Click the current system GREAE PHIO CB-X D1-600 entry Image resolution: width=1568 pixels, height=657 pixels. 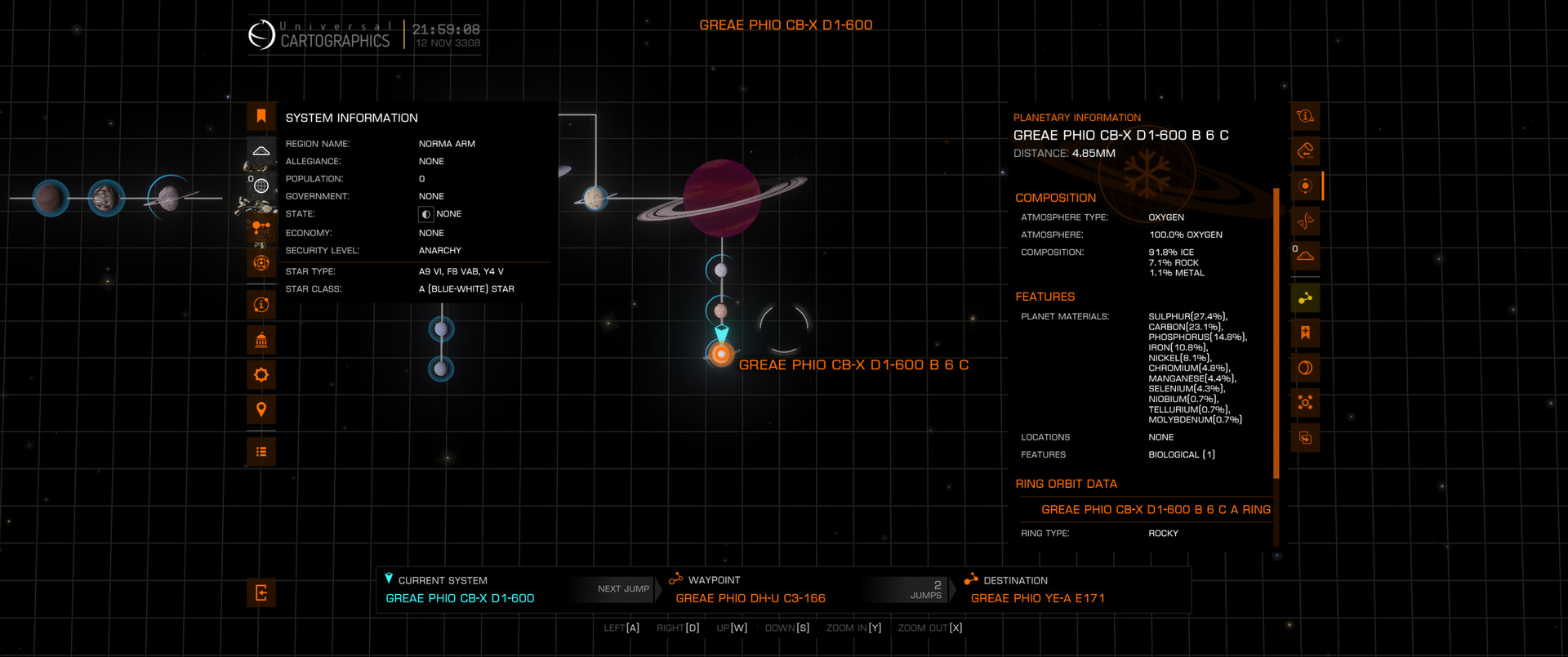tap(460, 598)
